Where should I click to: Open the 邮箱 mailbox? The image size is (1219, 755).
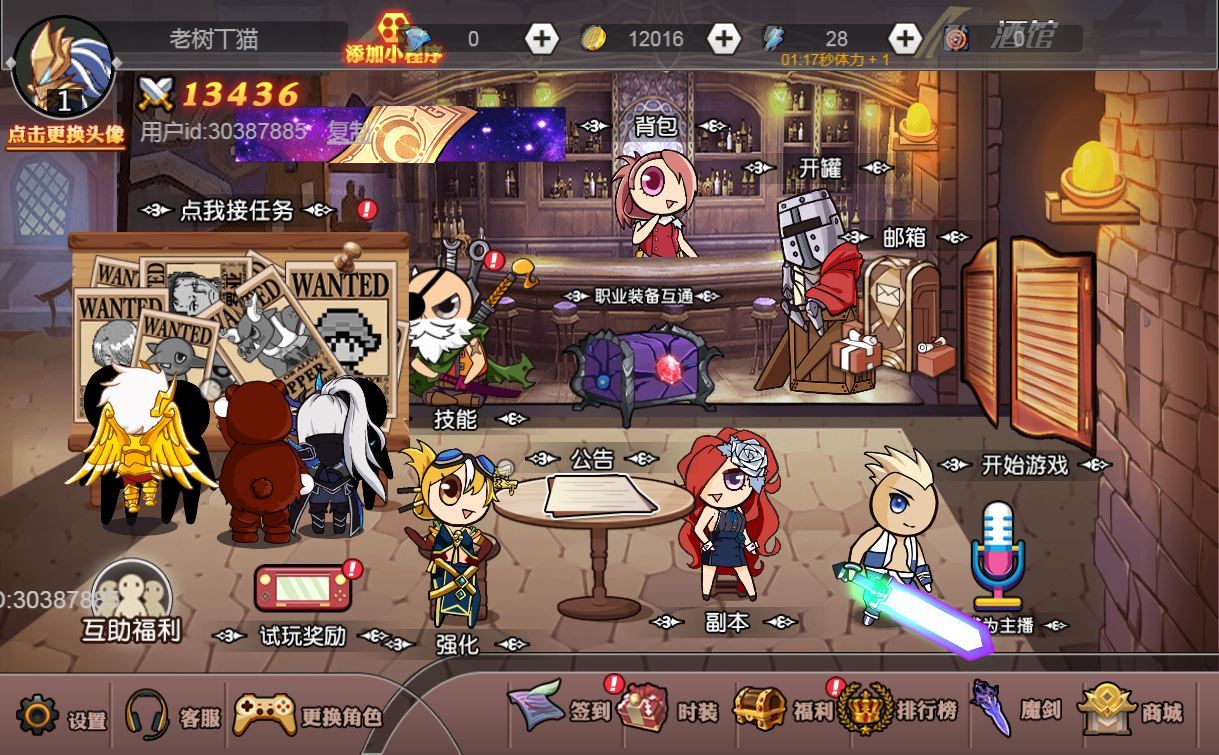[904, 238]
